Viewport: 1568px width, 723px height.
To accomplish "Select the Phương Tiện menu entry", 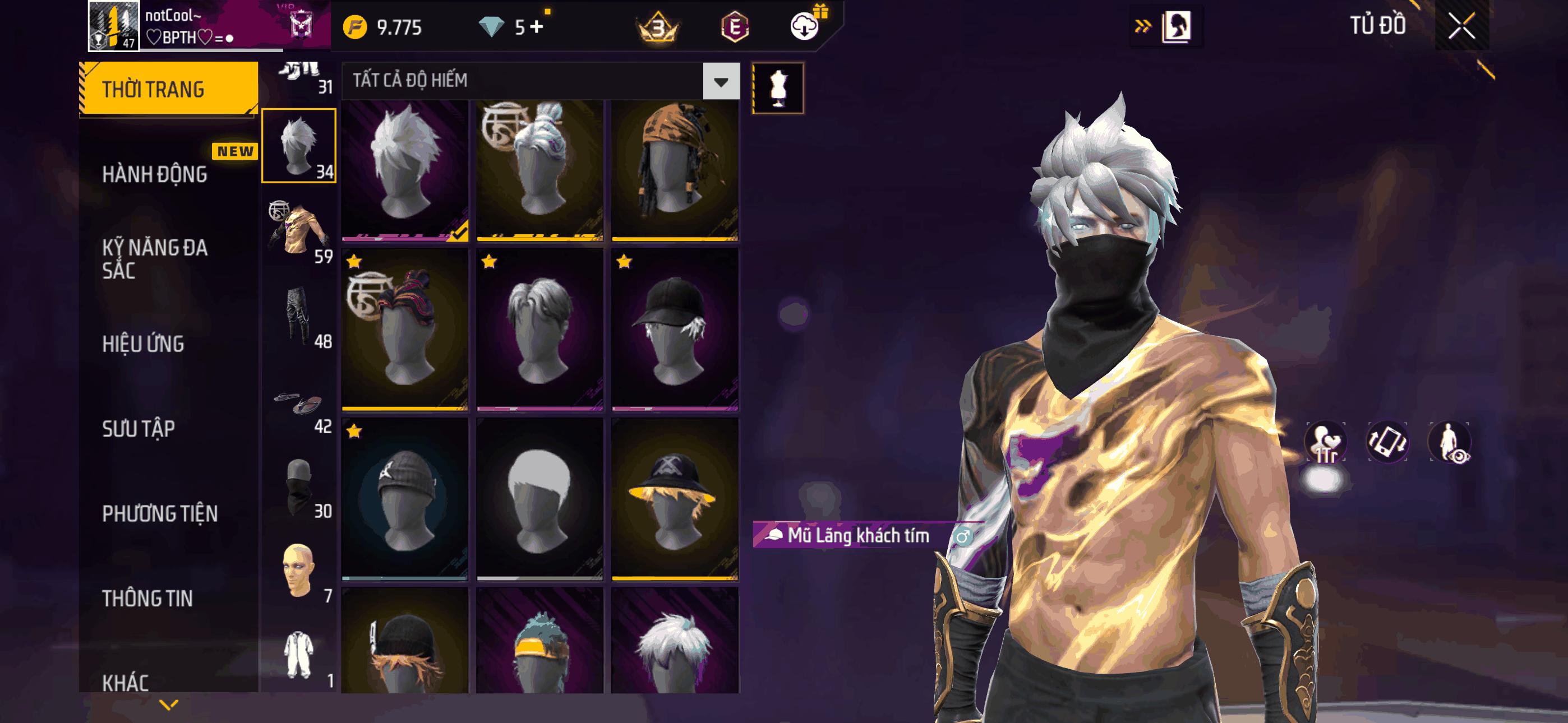I will [x=159, y=513].
